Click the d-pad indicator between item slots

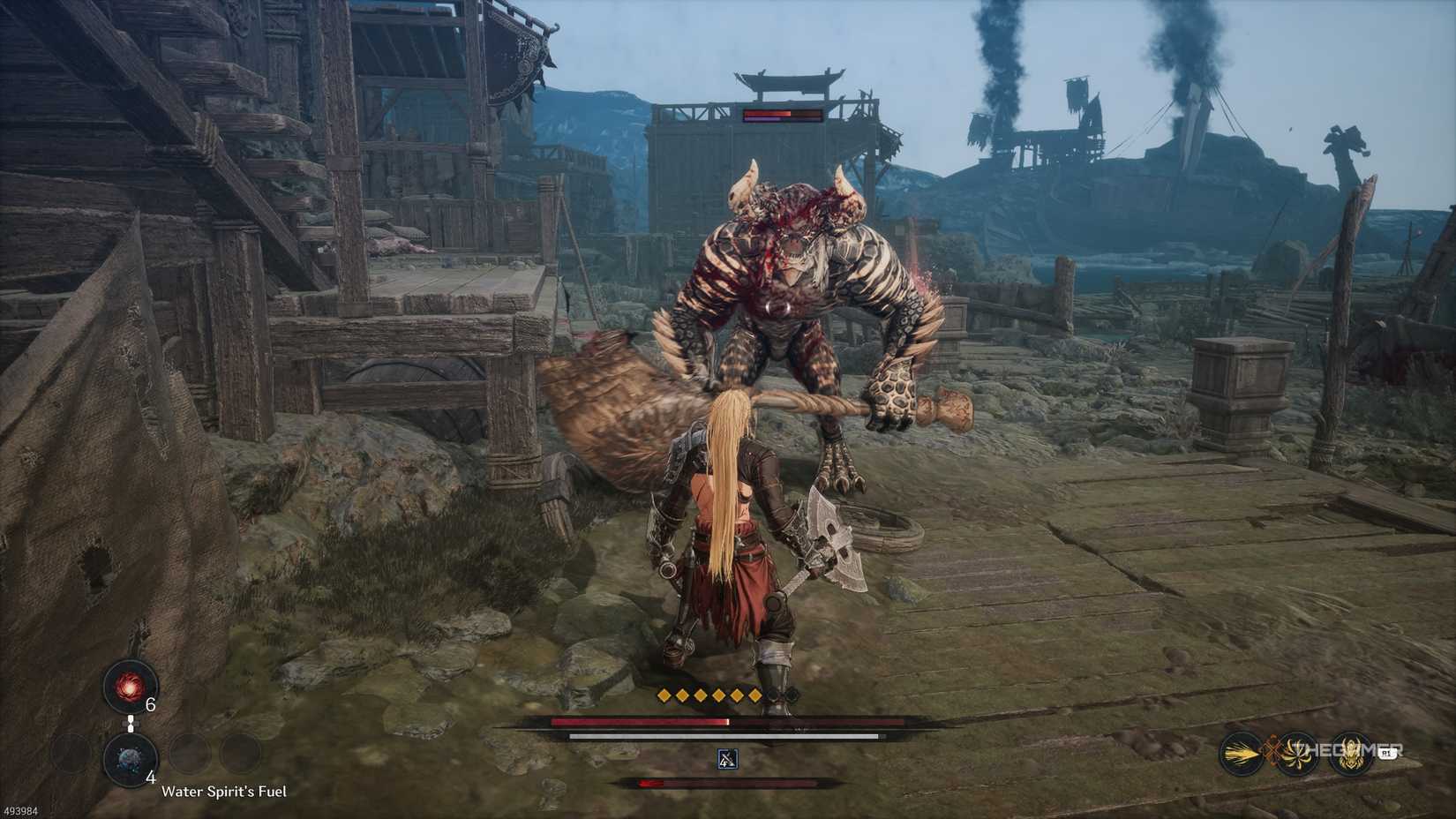pyautogui.click(x=131, y=723)
